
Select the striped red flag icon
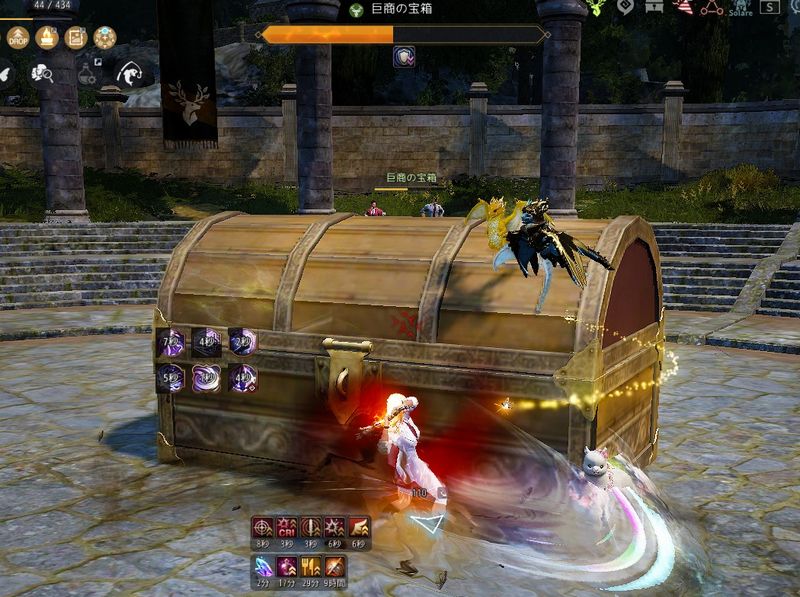pos(684,6)
